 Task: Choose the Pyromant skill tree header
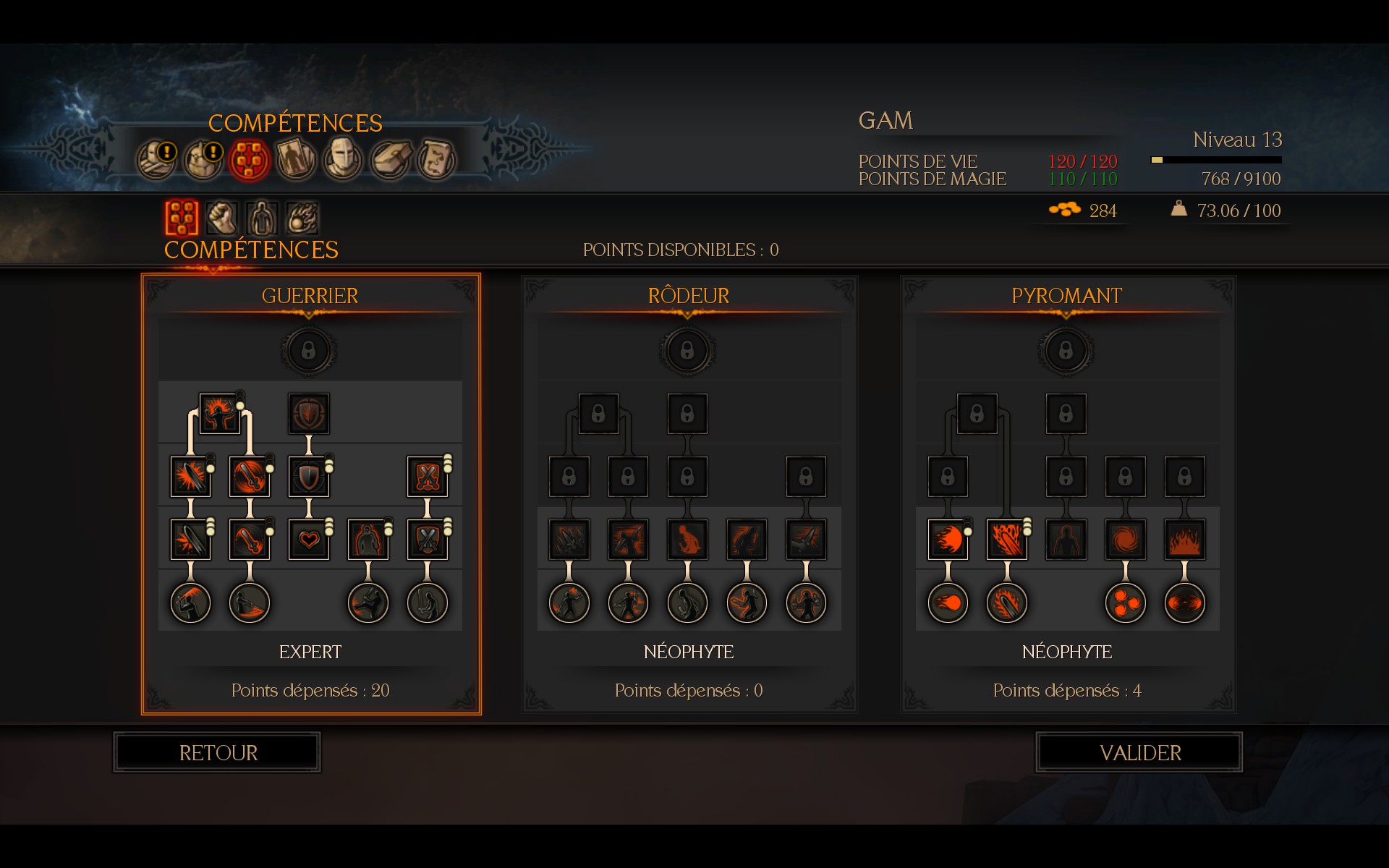[1066, 296]
